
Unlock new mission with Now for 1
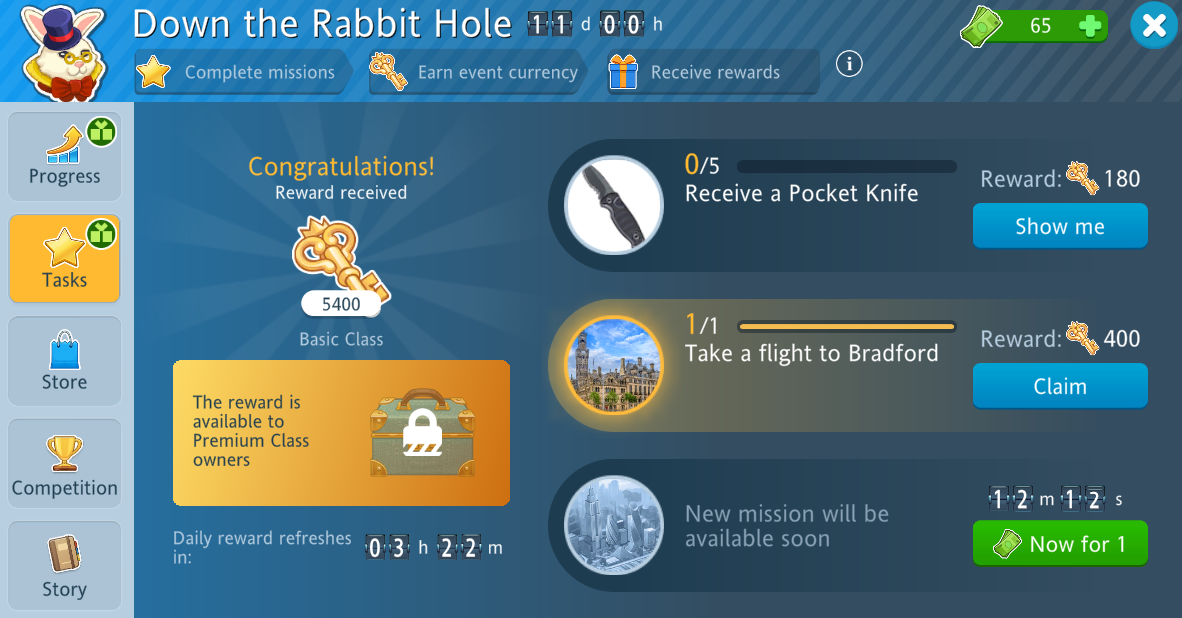[x=1060, y=544]
